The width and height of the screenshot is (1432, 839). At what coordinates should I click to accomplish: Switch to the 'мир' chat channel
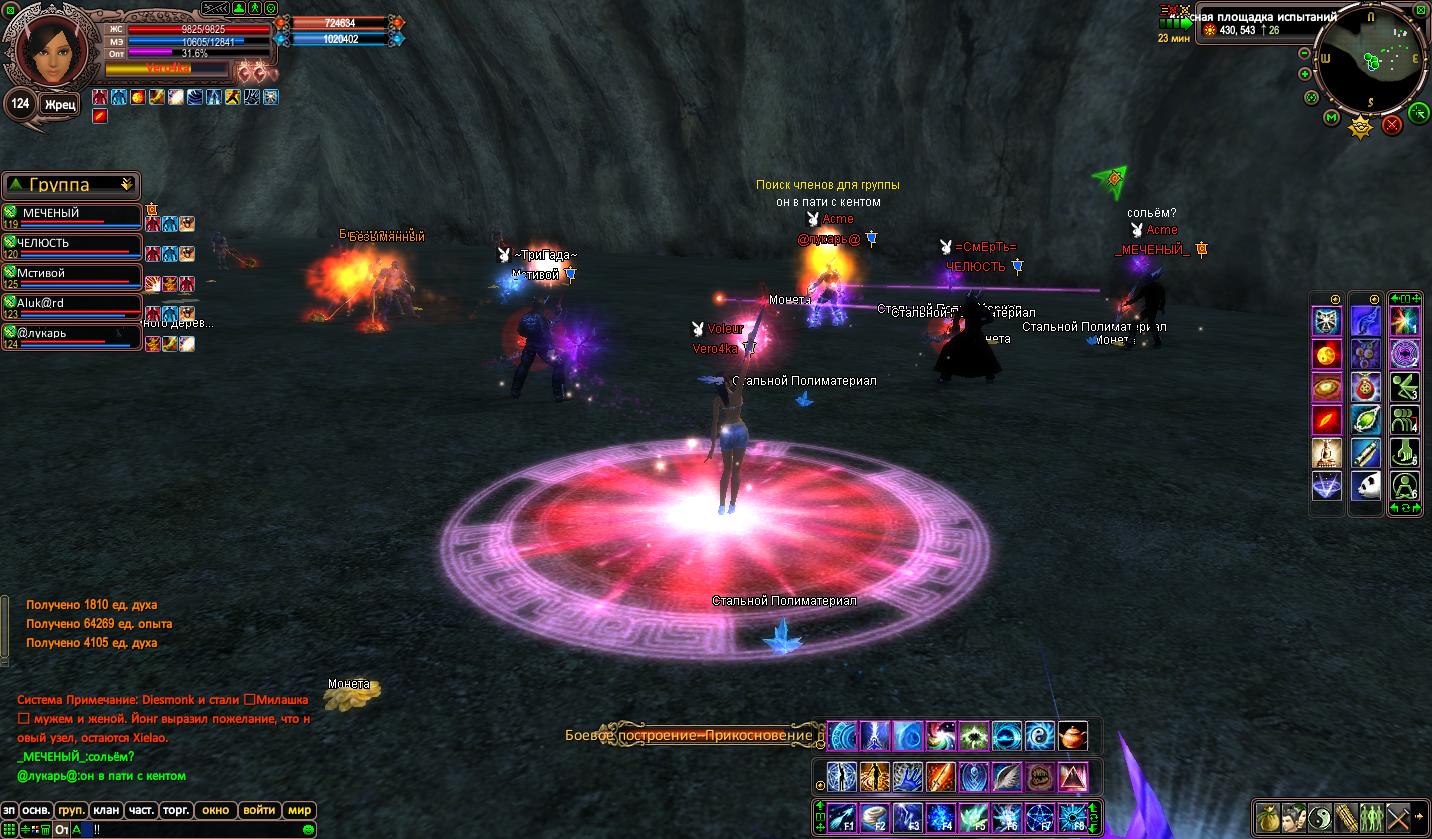(x=299, y=810)
